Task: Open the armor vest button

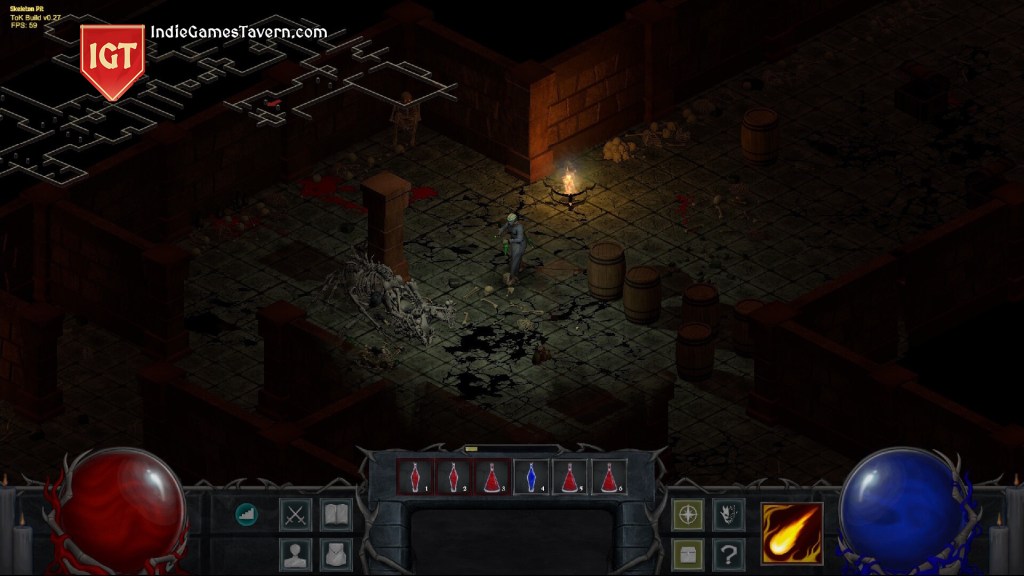Action: click(336, 554)
